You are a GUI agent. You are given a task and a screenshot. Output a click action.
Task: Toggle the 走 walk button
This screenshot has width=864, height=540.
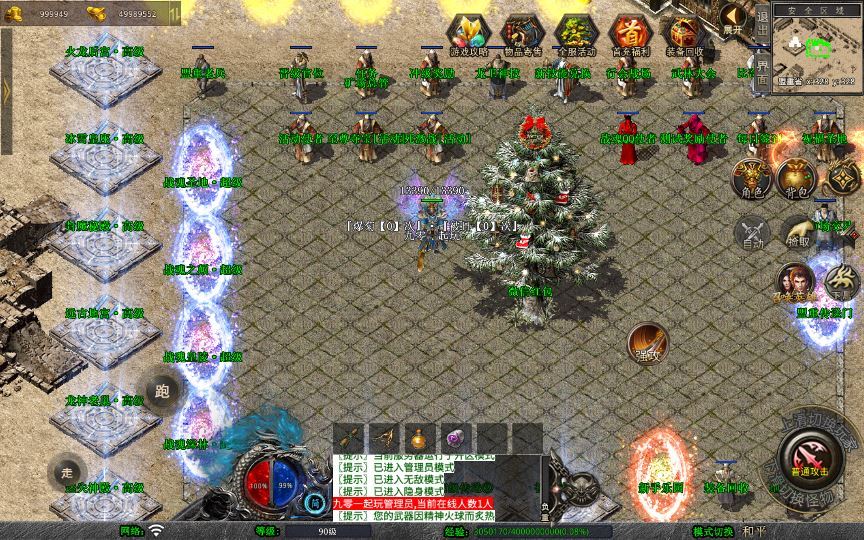click(68, 470)
